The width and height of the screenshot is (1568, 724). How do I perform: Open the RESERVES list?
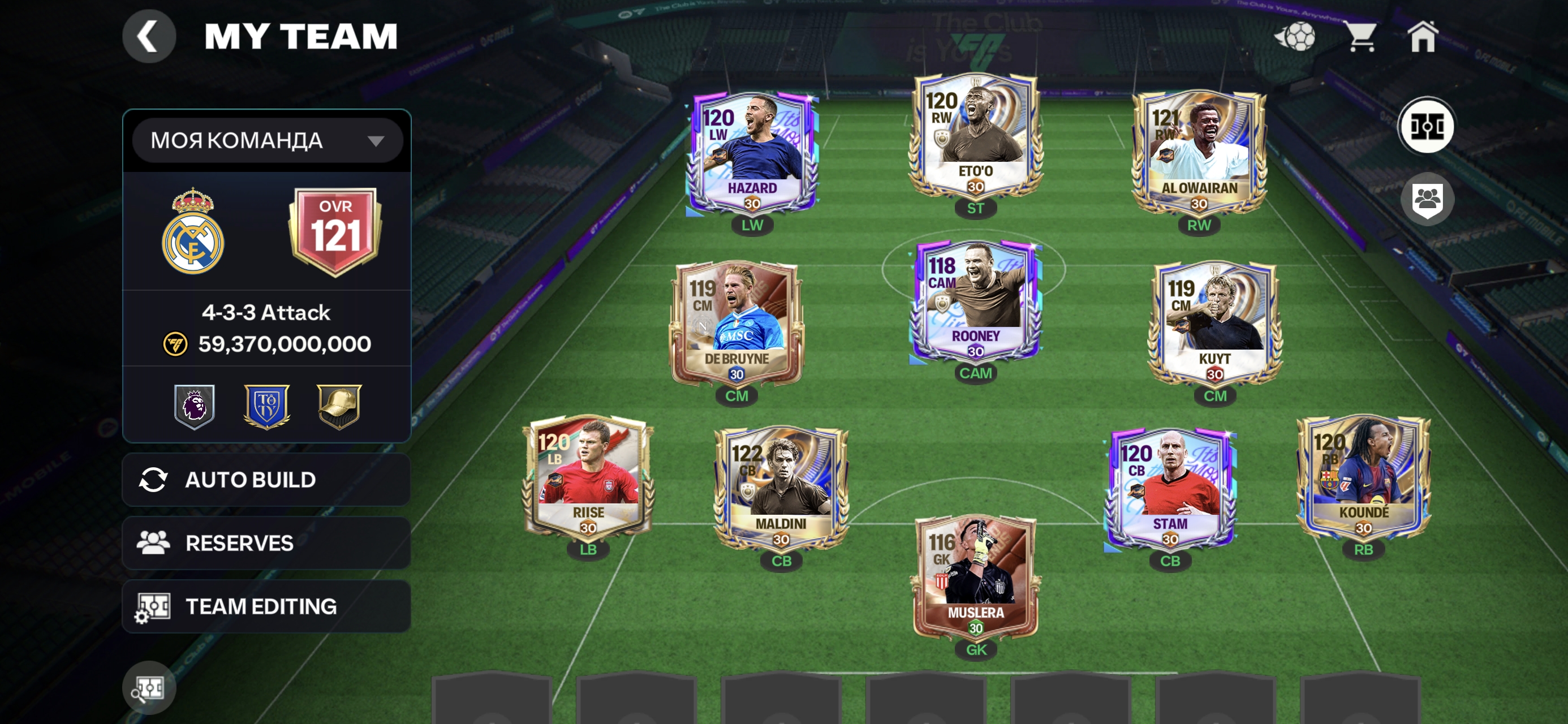pos(266,543)
